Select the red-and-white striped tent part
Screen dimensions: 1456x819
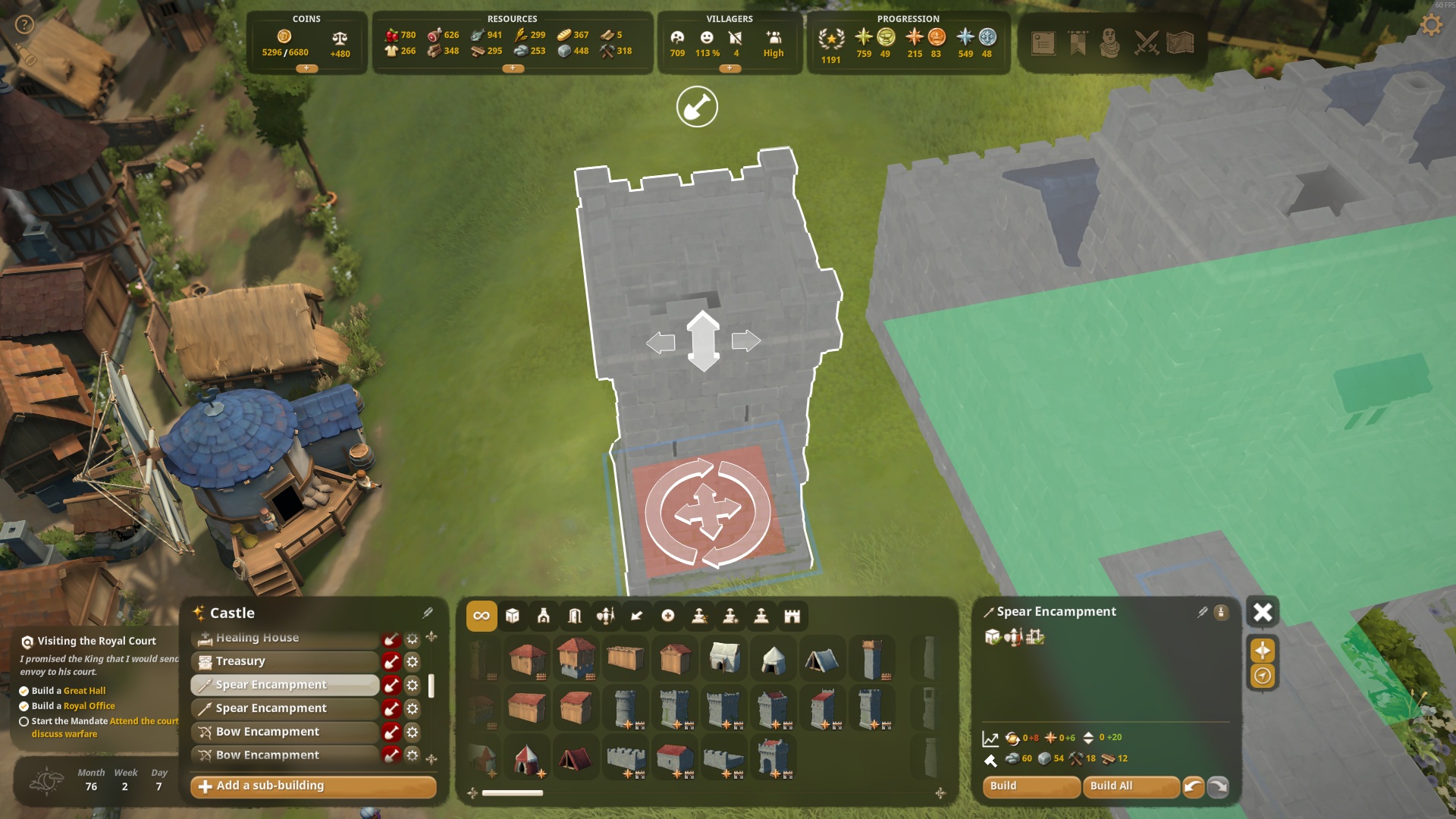click(x=526, y=758)
